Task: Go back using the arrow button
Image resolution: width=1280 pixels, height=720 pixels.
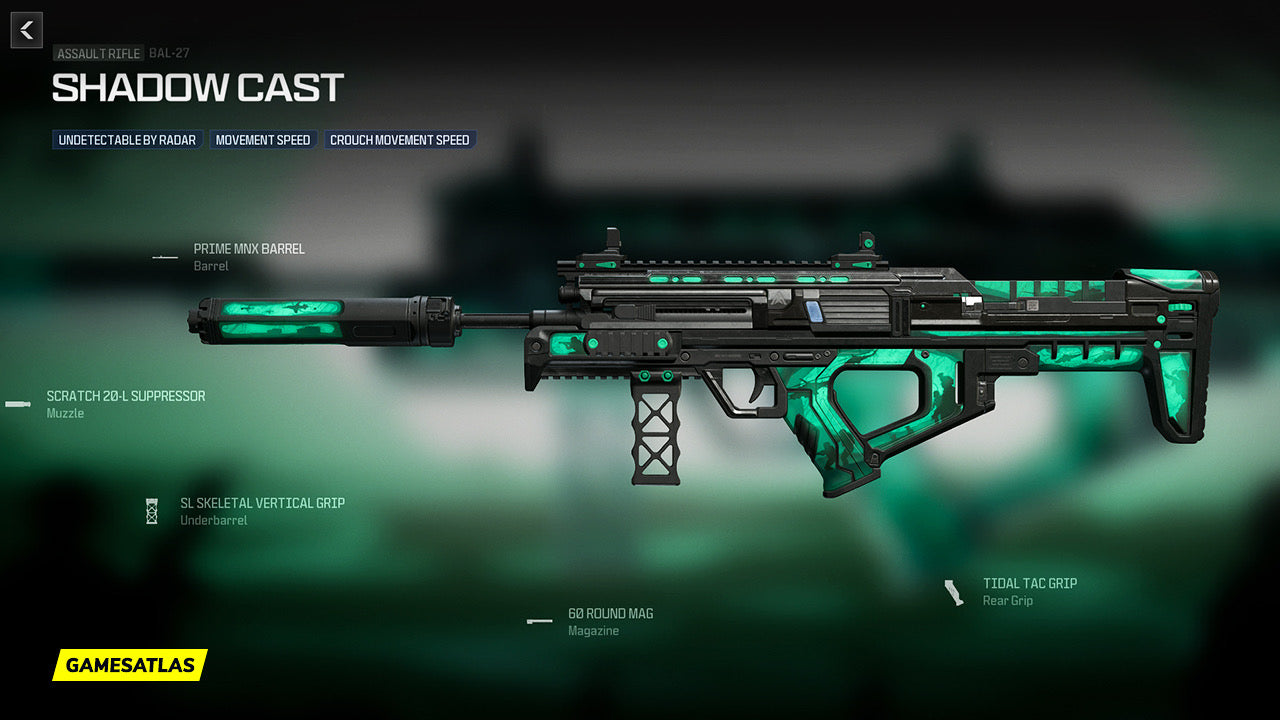Action: point(27,30)
